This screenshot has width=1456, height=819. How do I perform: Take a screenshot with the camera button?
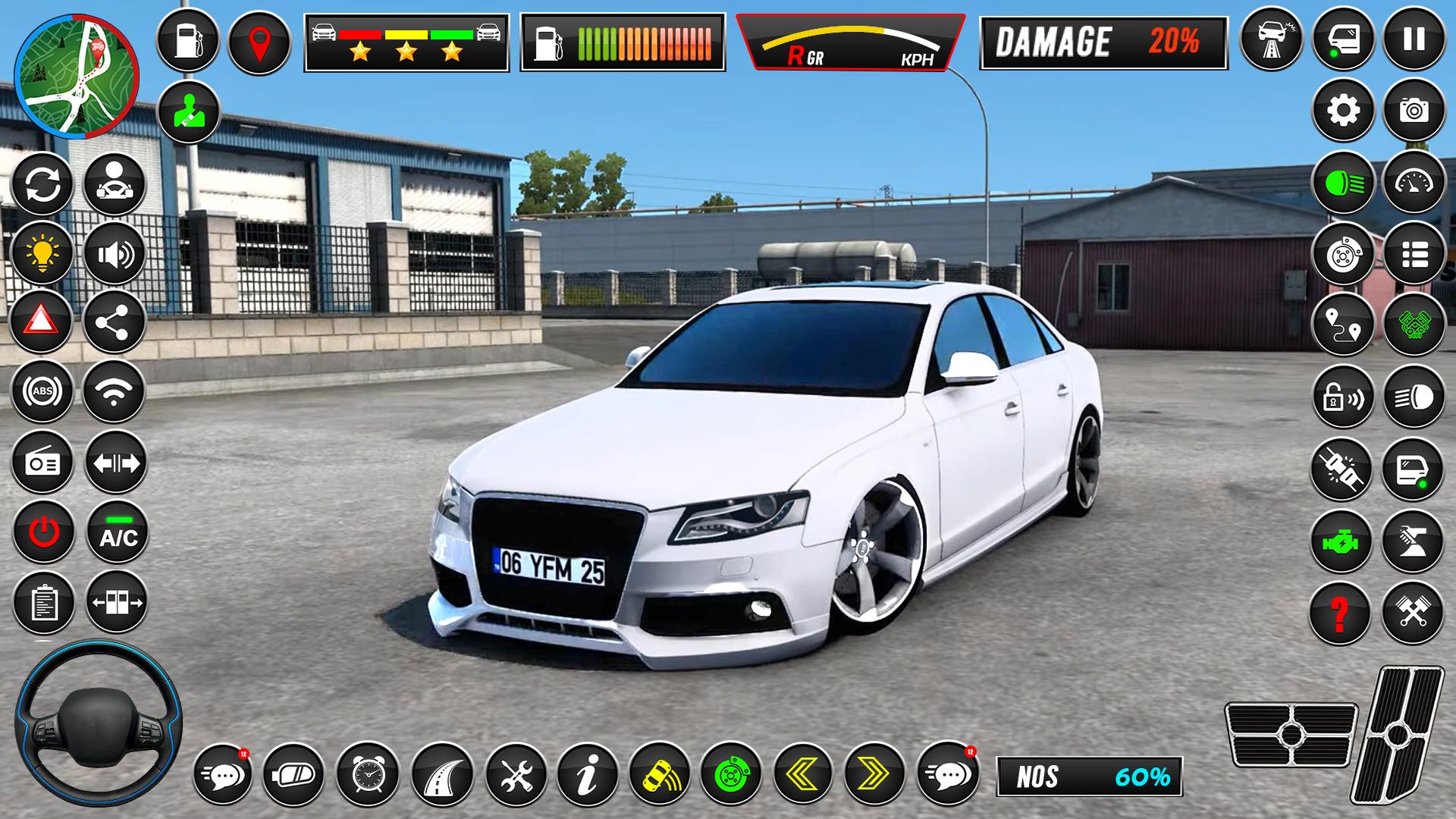pyautogui.click(x=1414, y=111)
